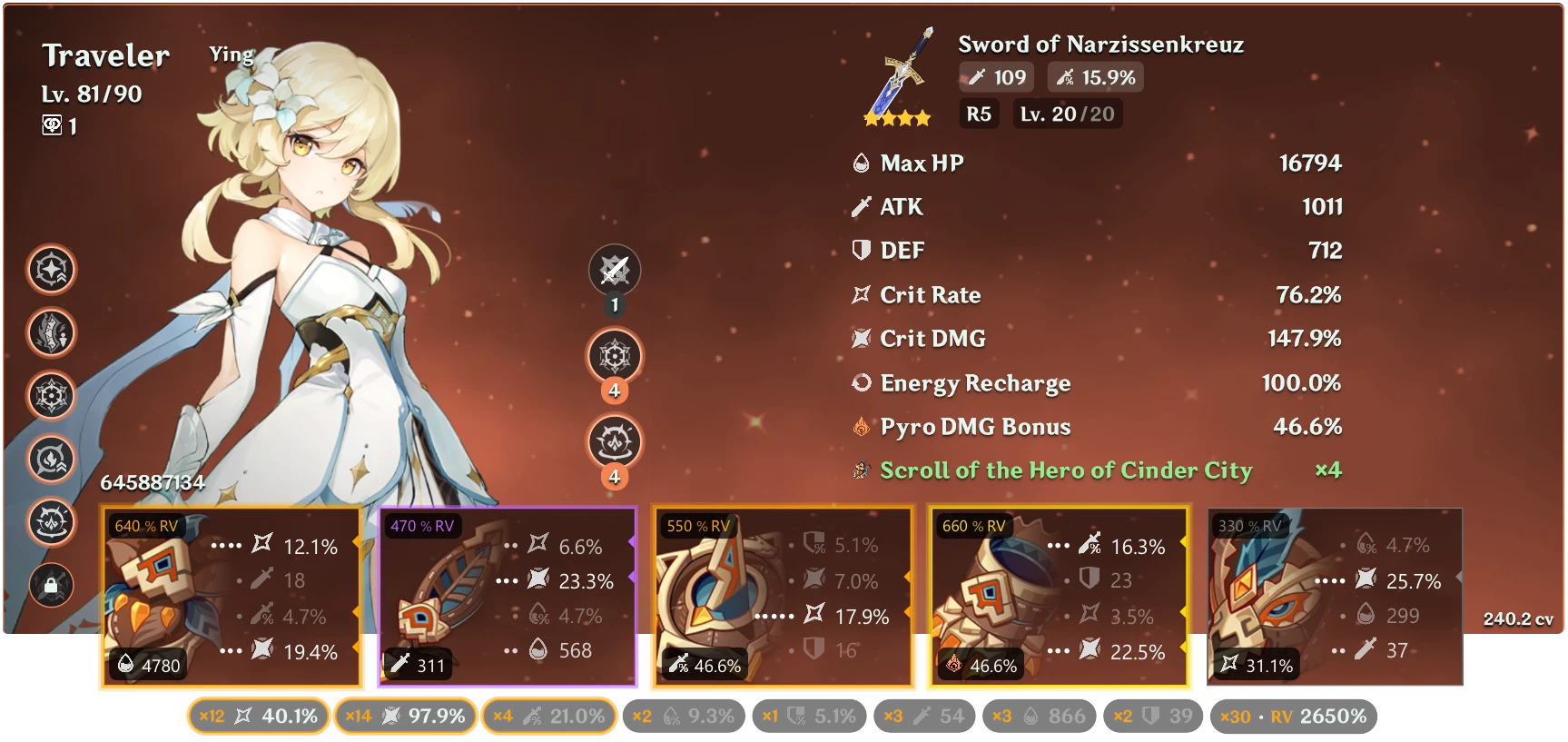Screen dimensions: 1568x742
Task: Toggle the ×14 Crit DMG roll badge
Action: [x=405, y=716]
